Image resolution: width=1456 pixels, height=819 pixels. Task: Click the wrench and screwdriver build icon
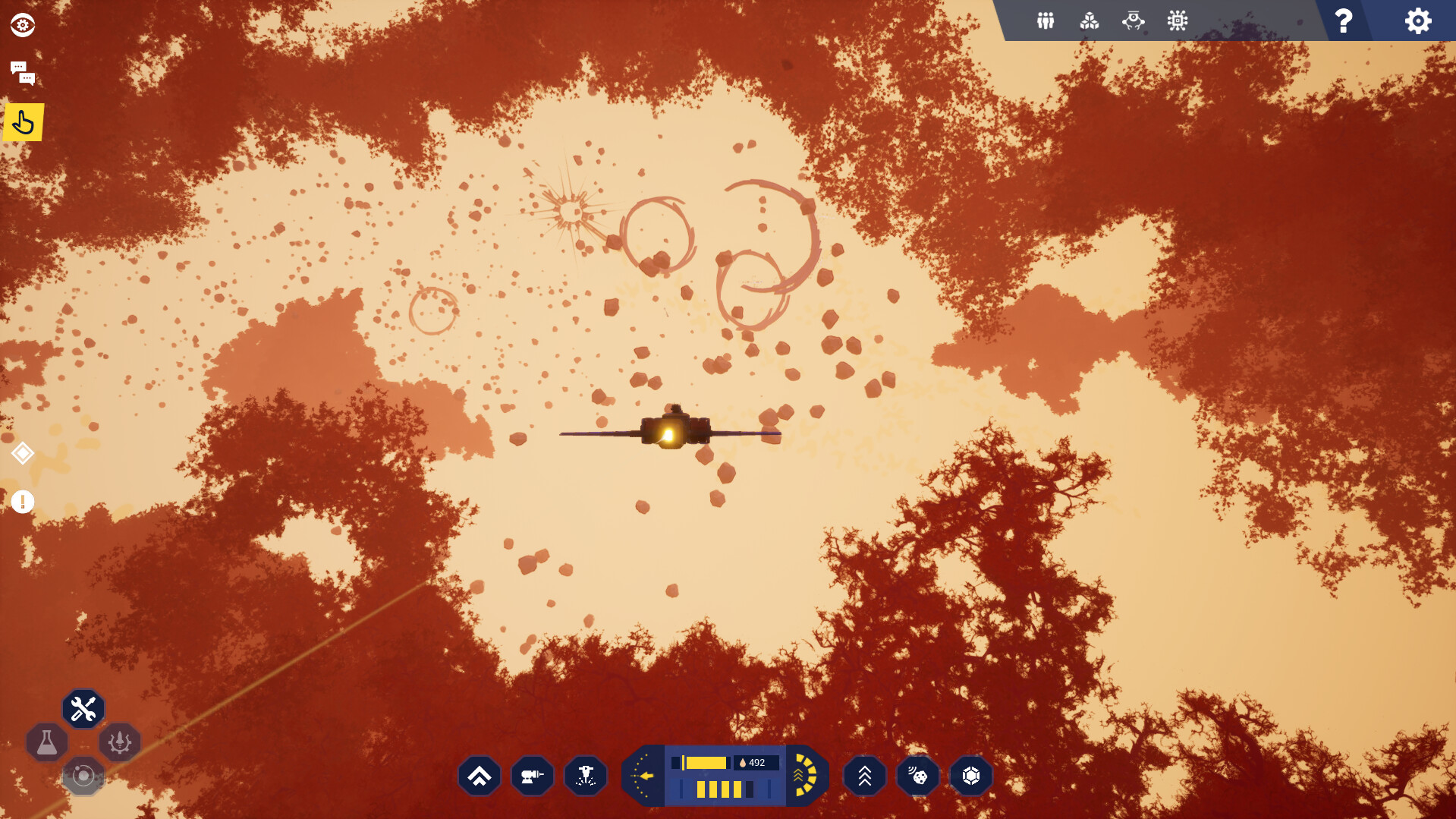point(83,708)
